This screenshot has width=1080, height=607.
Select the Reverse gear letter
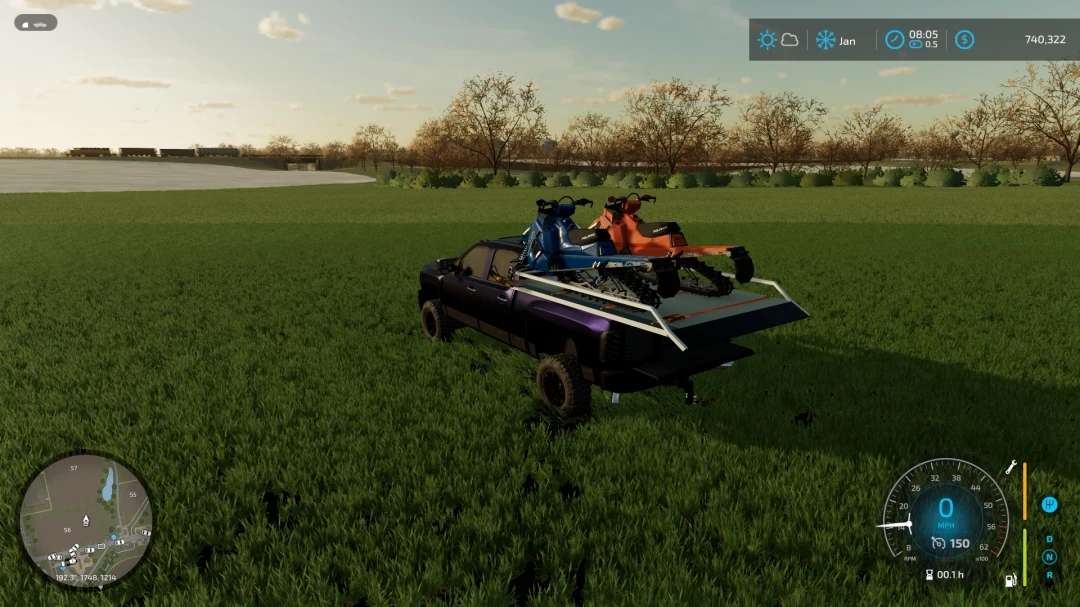pyautogui.click(x=1049, y=574)
